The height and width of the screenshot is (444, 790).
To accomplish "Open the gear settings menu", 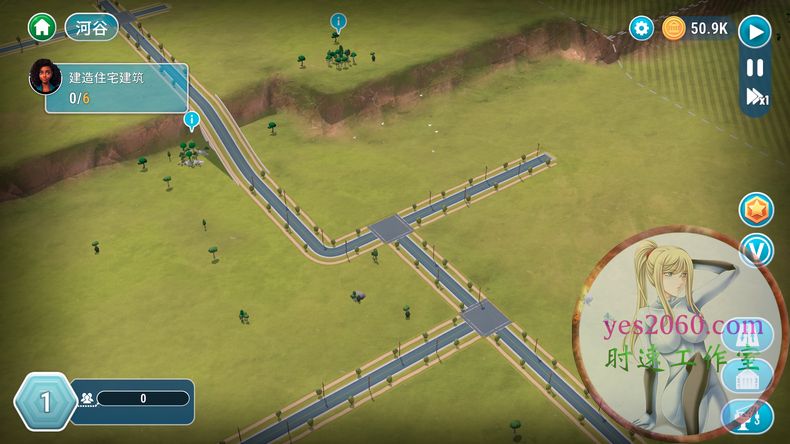I will click(x=641, y=28).
